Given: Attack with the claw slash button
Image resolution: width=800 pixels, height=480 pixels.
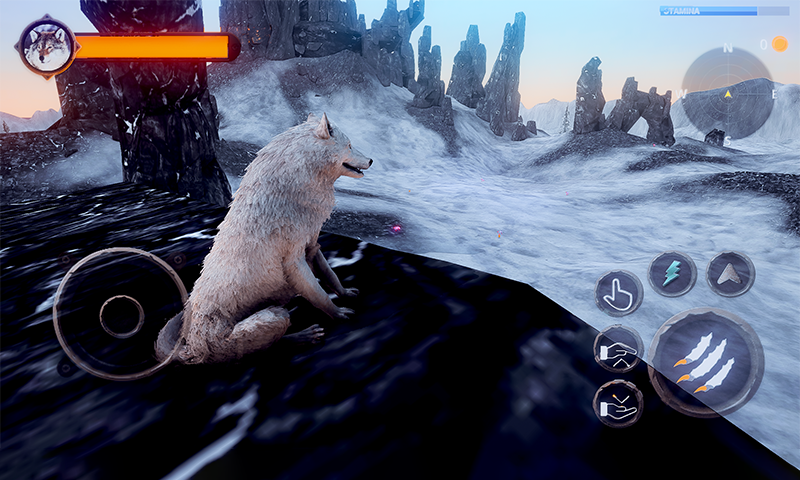Looking at the screenshot, I should pos(706,361).
